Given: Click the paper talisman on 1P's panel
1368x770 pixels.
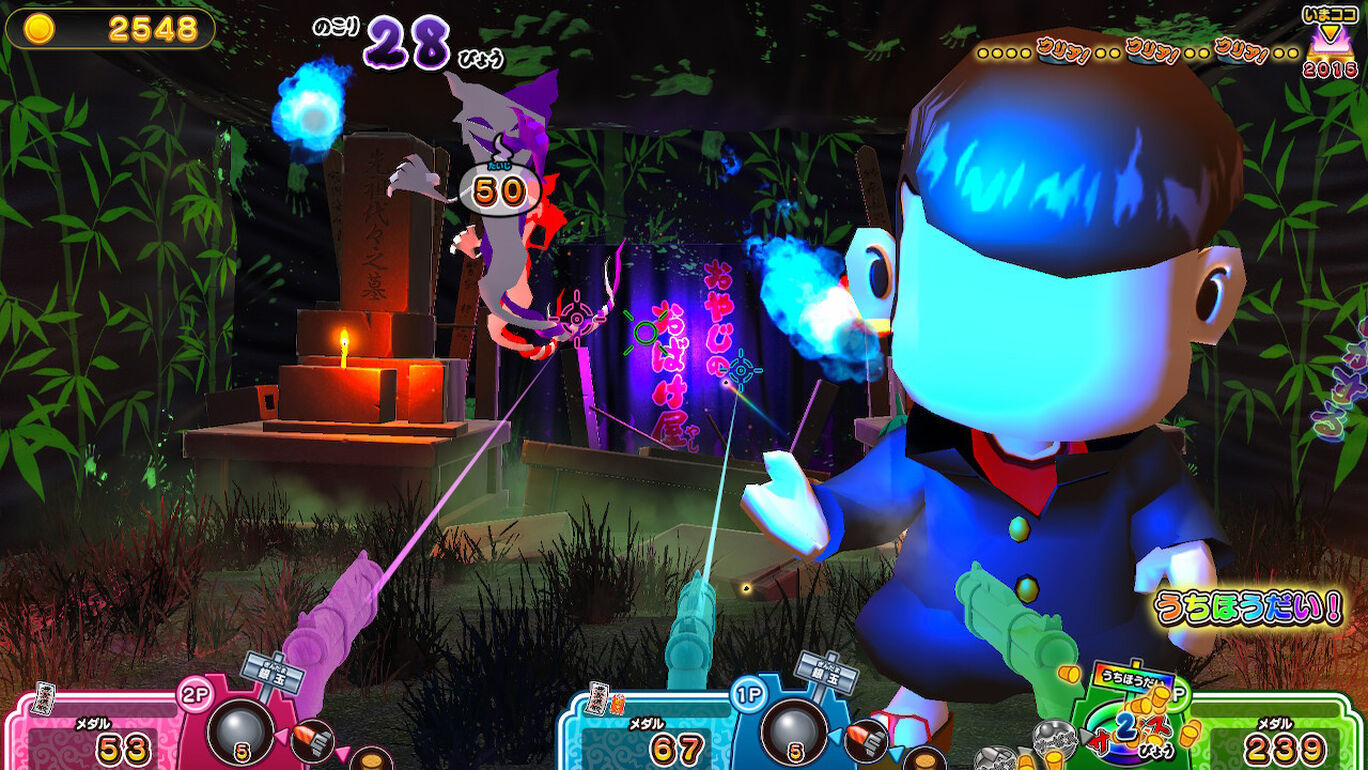Looking at the screenshot, I should (599, 697).
